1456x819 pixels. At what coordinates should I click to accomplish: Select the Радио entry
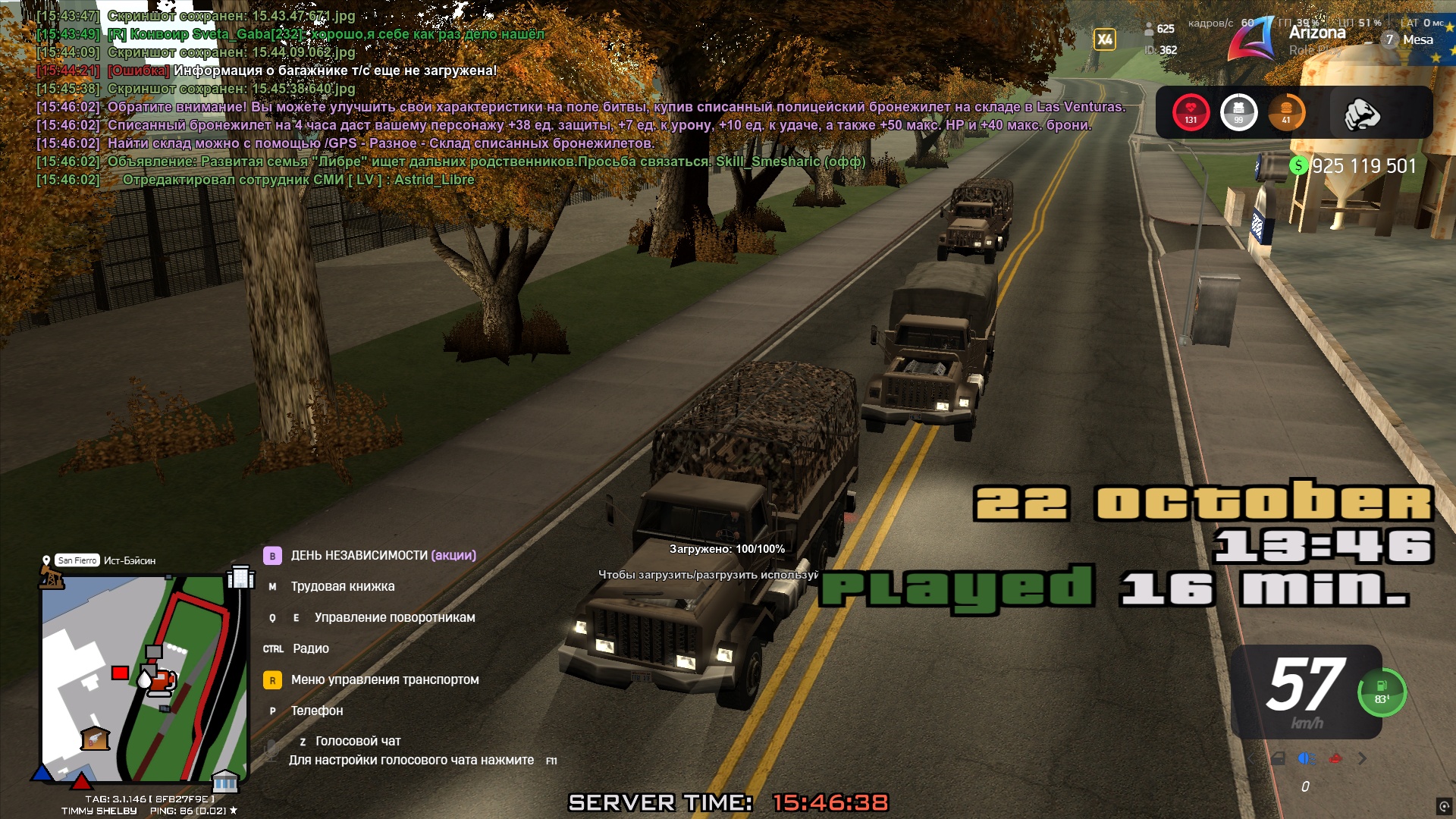(x=310, y=648)
